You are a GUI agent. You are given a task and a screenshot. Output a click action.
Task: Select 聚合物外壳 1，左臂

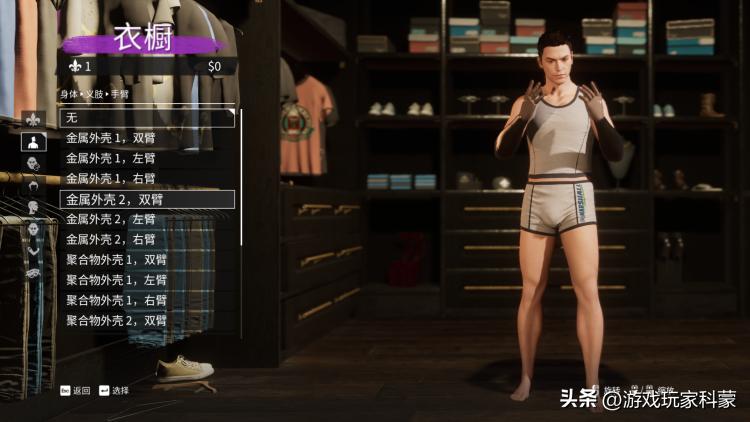(x=147, y=280)
